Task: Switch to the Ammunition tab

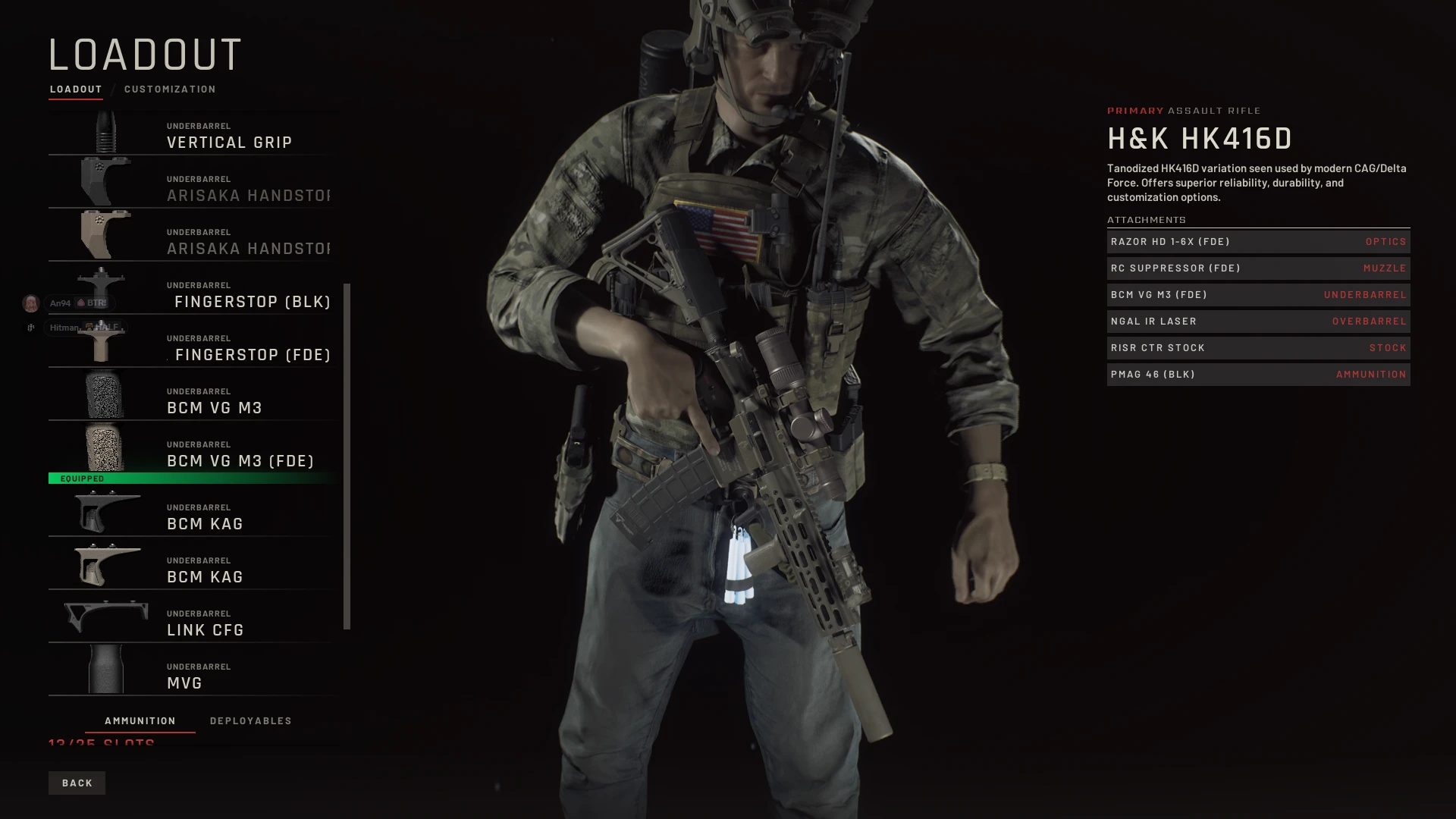Action: click(140, 720)
